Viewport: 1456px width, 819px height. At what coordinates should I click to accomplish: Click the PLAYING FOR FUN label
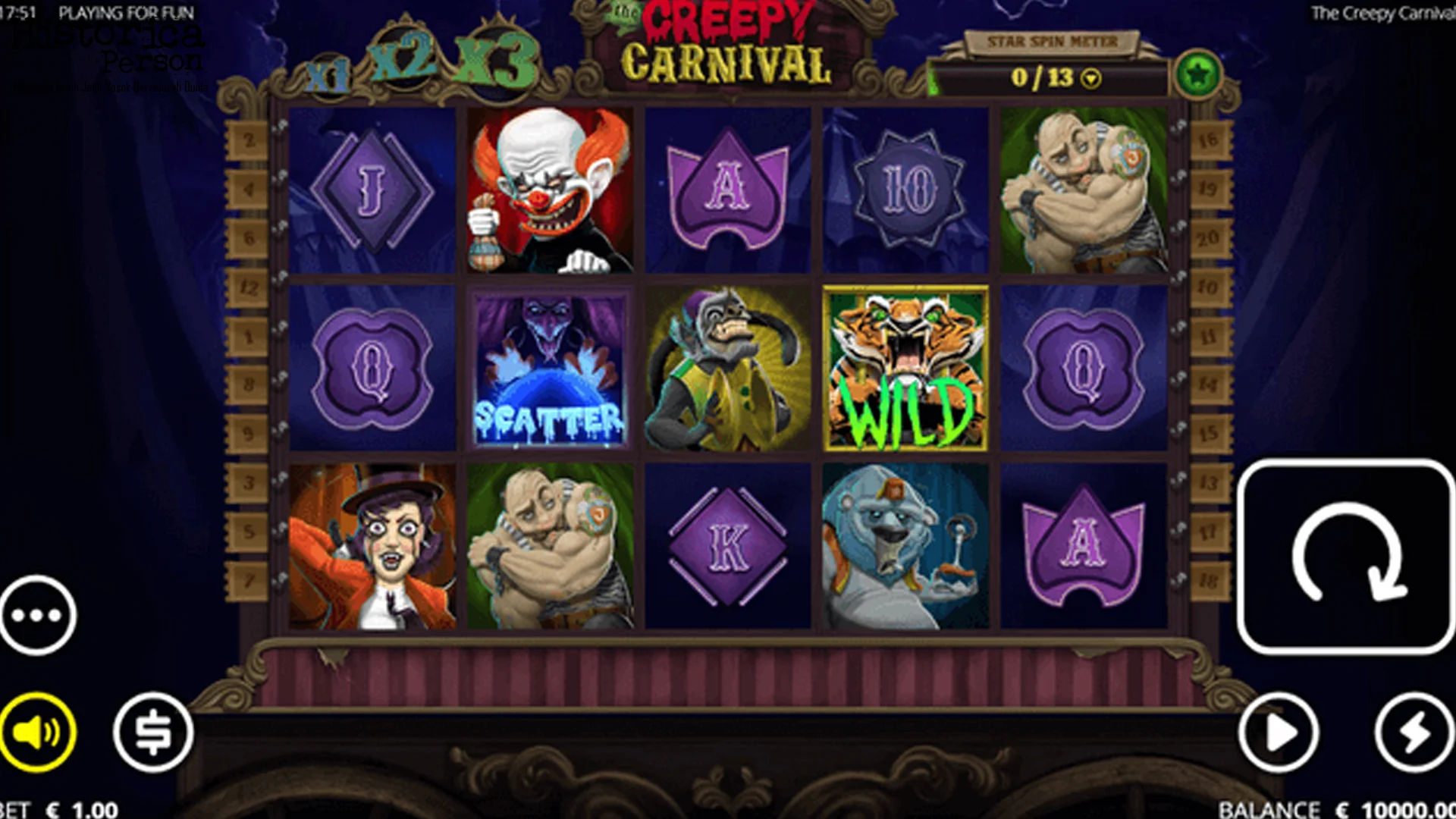pos(129,13)
